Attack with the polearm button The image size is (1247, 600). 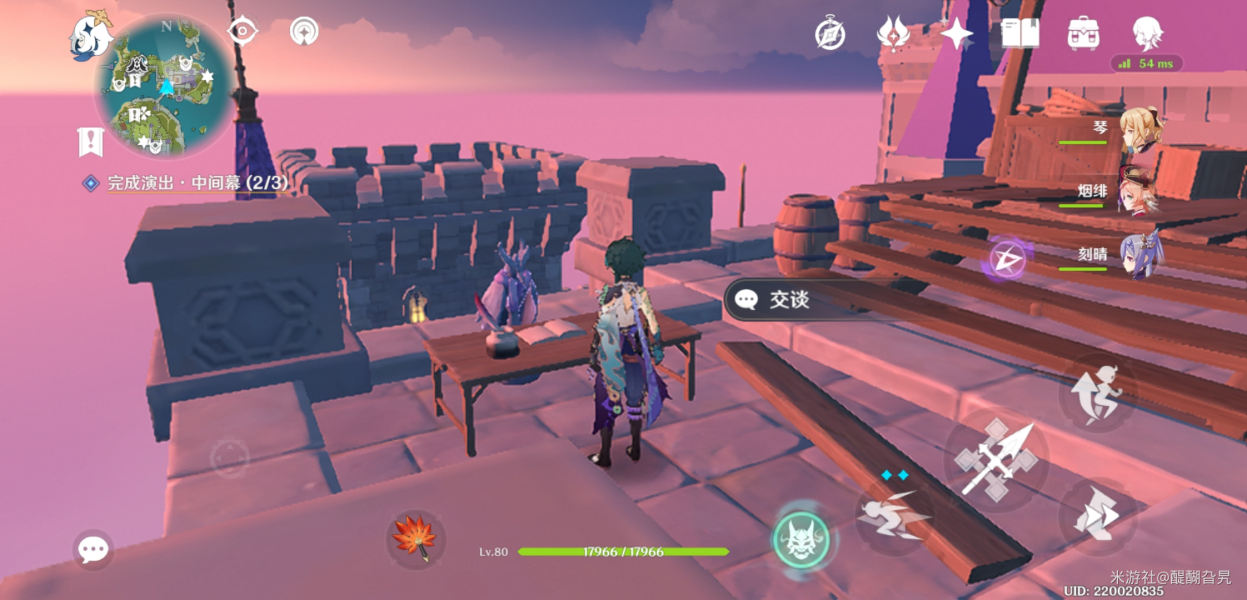[996, 460]
